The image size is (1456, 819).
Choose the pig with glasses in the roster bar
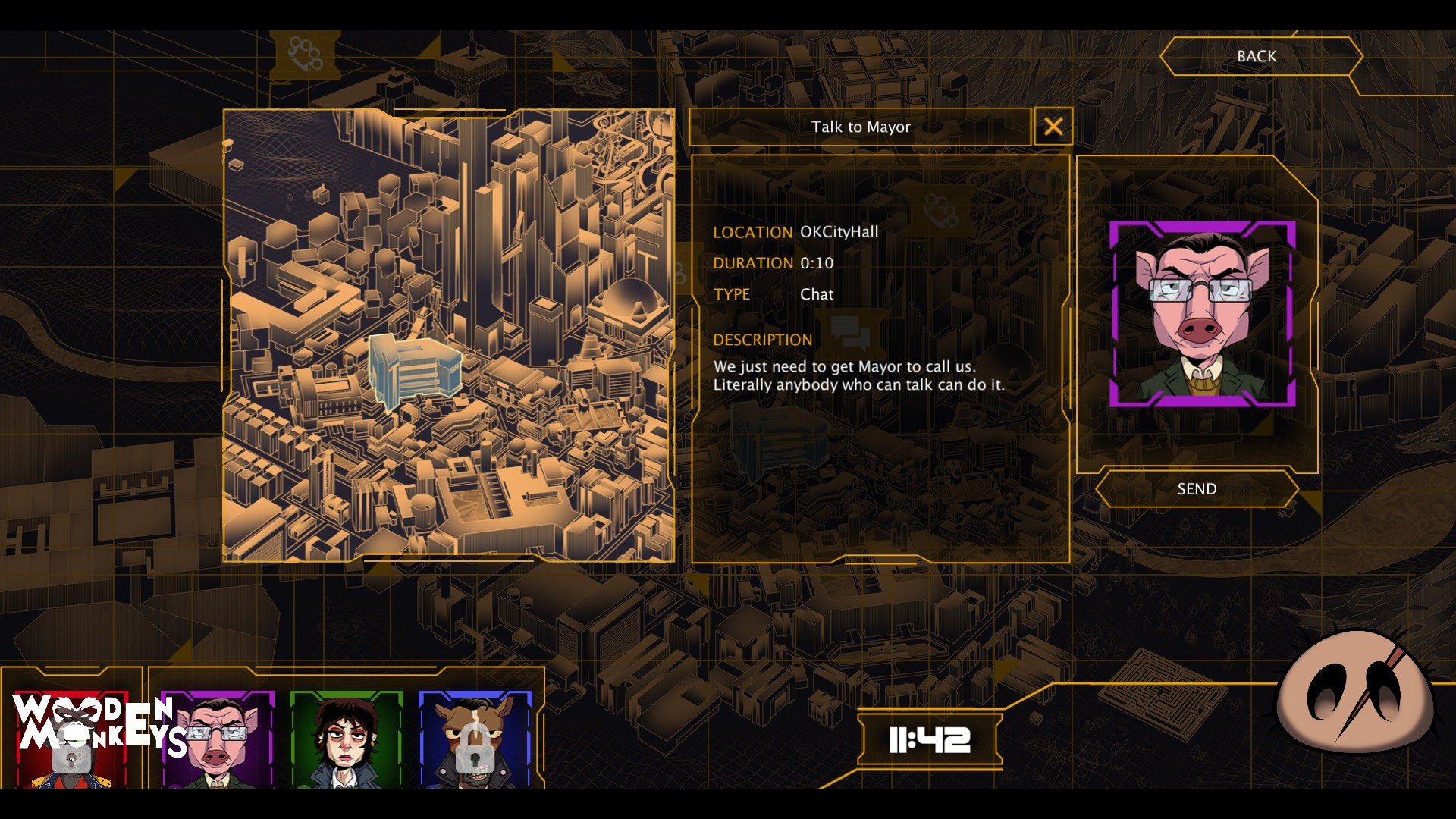218,739
